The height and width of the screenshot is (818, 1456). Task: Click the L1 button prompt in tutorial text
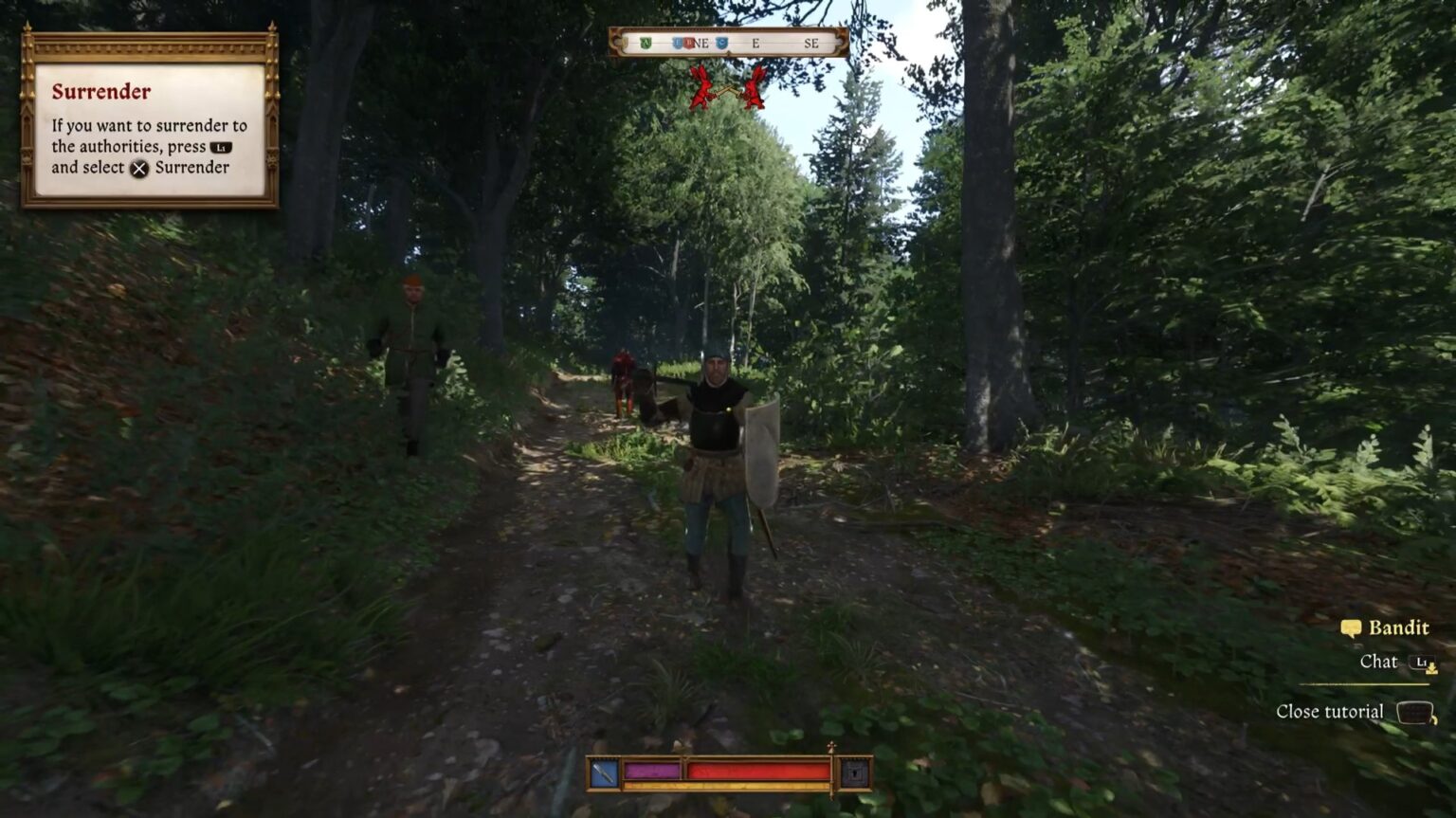[220, 148]
